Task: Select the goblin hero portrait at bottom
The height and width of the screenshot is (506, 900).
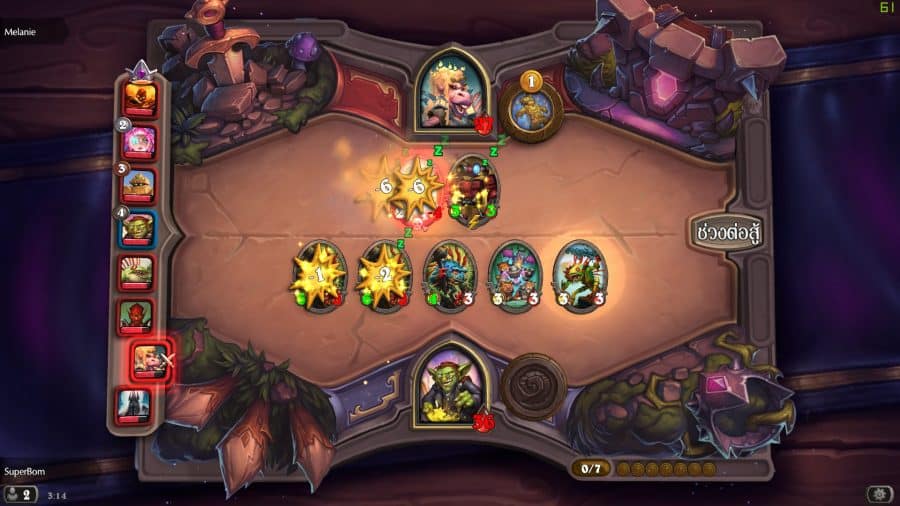Action: 450,384
